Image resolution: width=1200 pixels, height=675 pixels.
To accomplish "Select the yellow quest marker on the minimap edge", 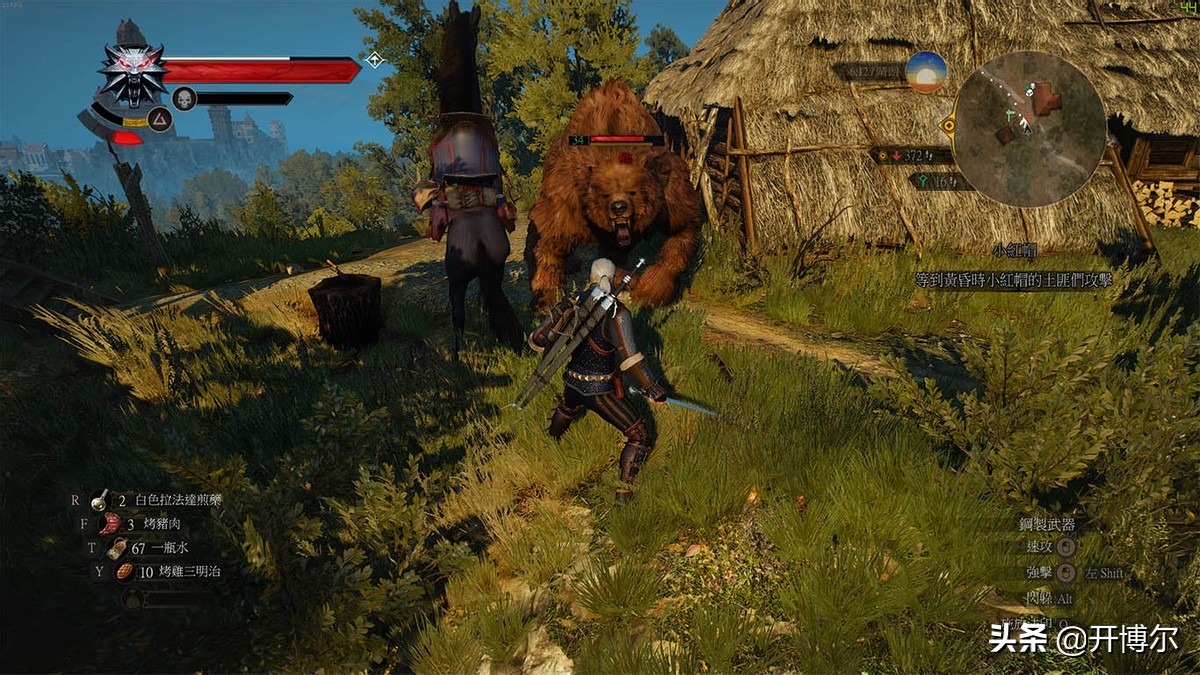I will click(x=948, y=125).
